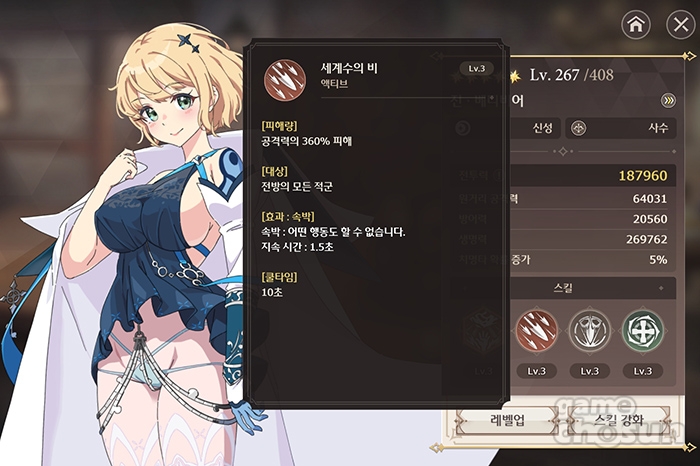Go to the home screen

pos(634,24)
